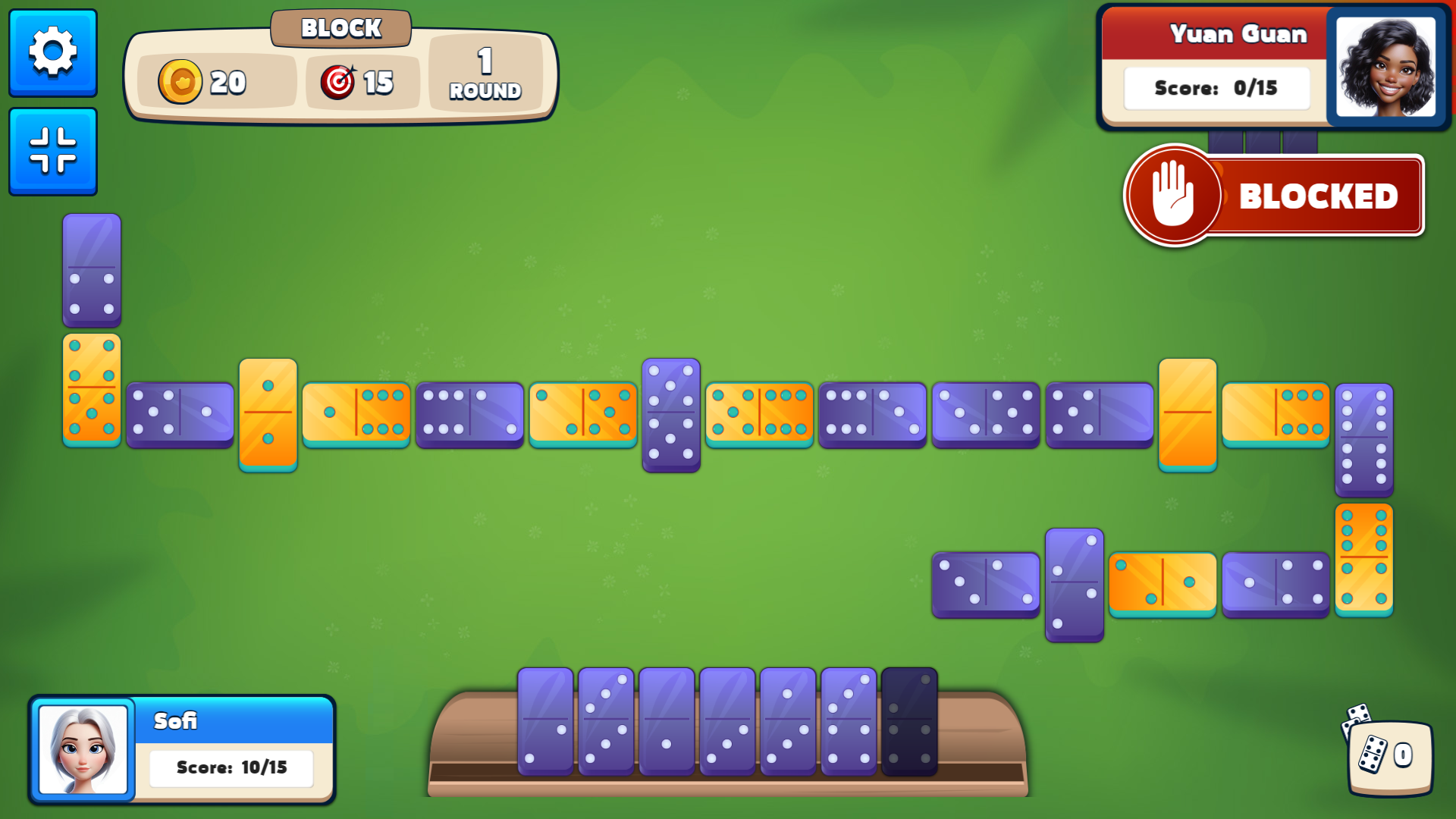Pick the double-three domino from the rack

click(606, 720)
